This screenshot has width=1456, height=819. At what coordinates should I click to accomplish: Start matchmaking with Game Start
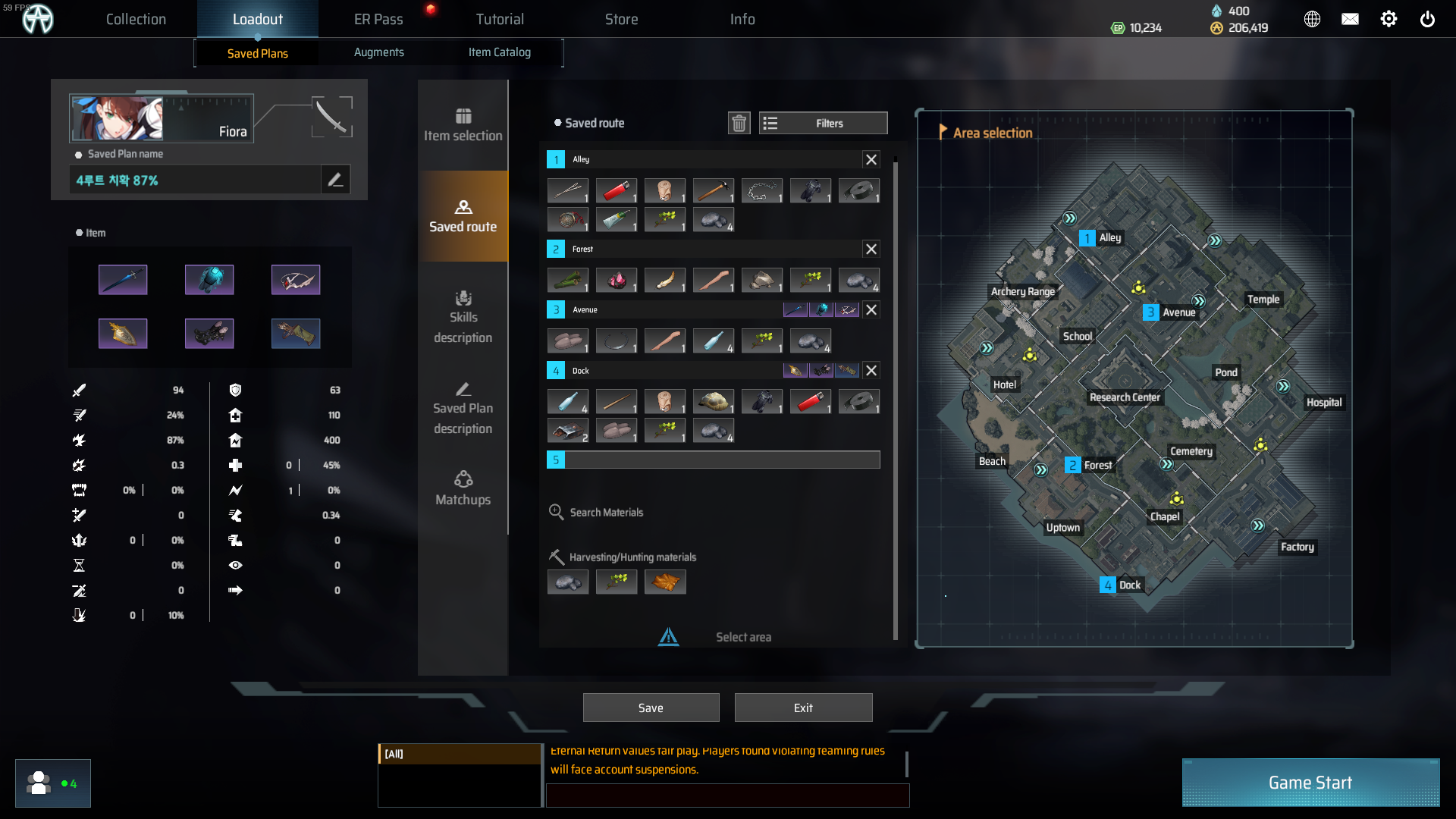pyautogui.click(x=1310, y=783)
